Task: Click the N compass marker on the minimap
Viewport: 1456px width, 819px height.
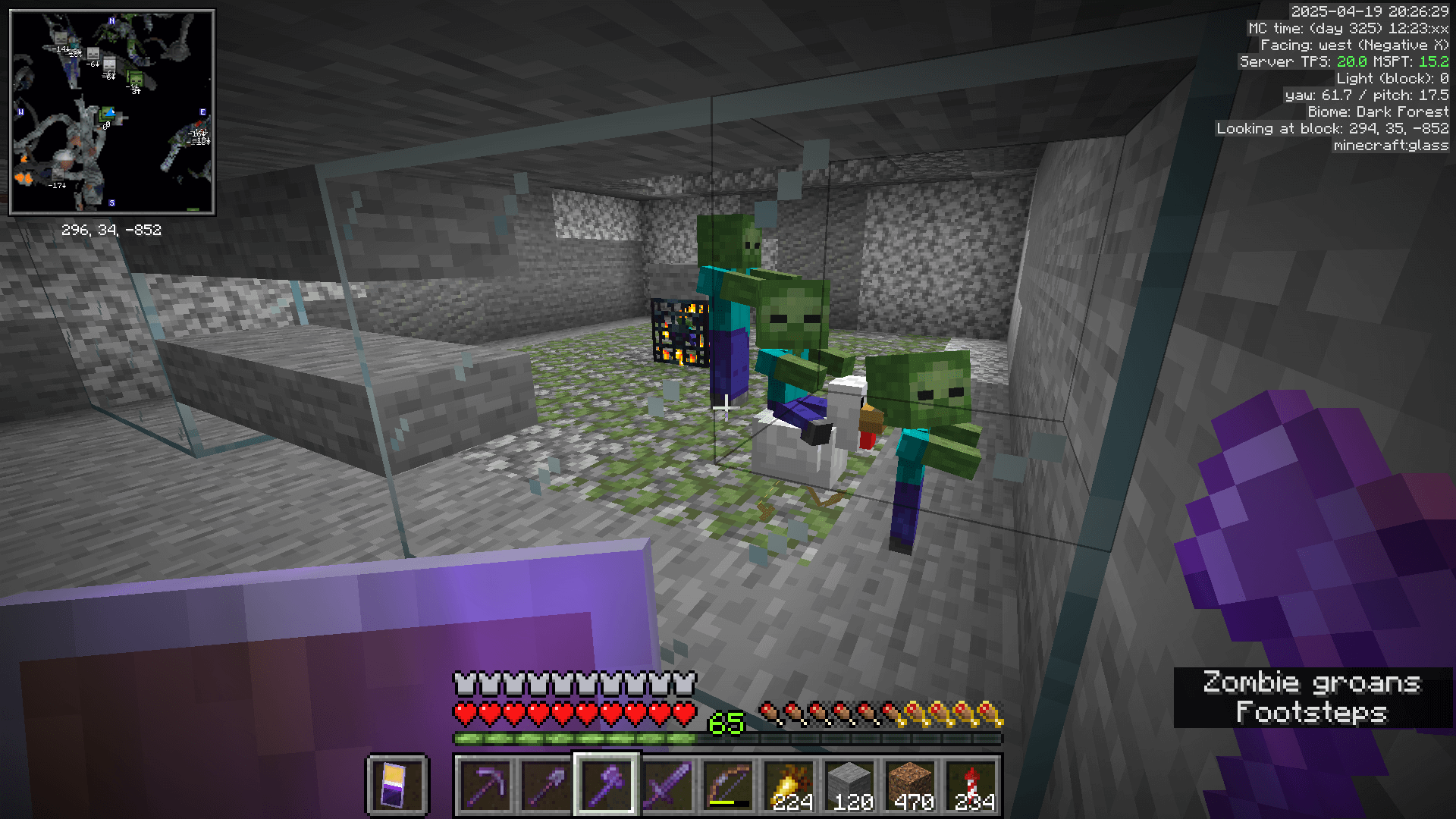Action: pyautogui.click(x=111, y=20)
